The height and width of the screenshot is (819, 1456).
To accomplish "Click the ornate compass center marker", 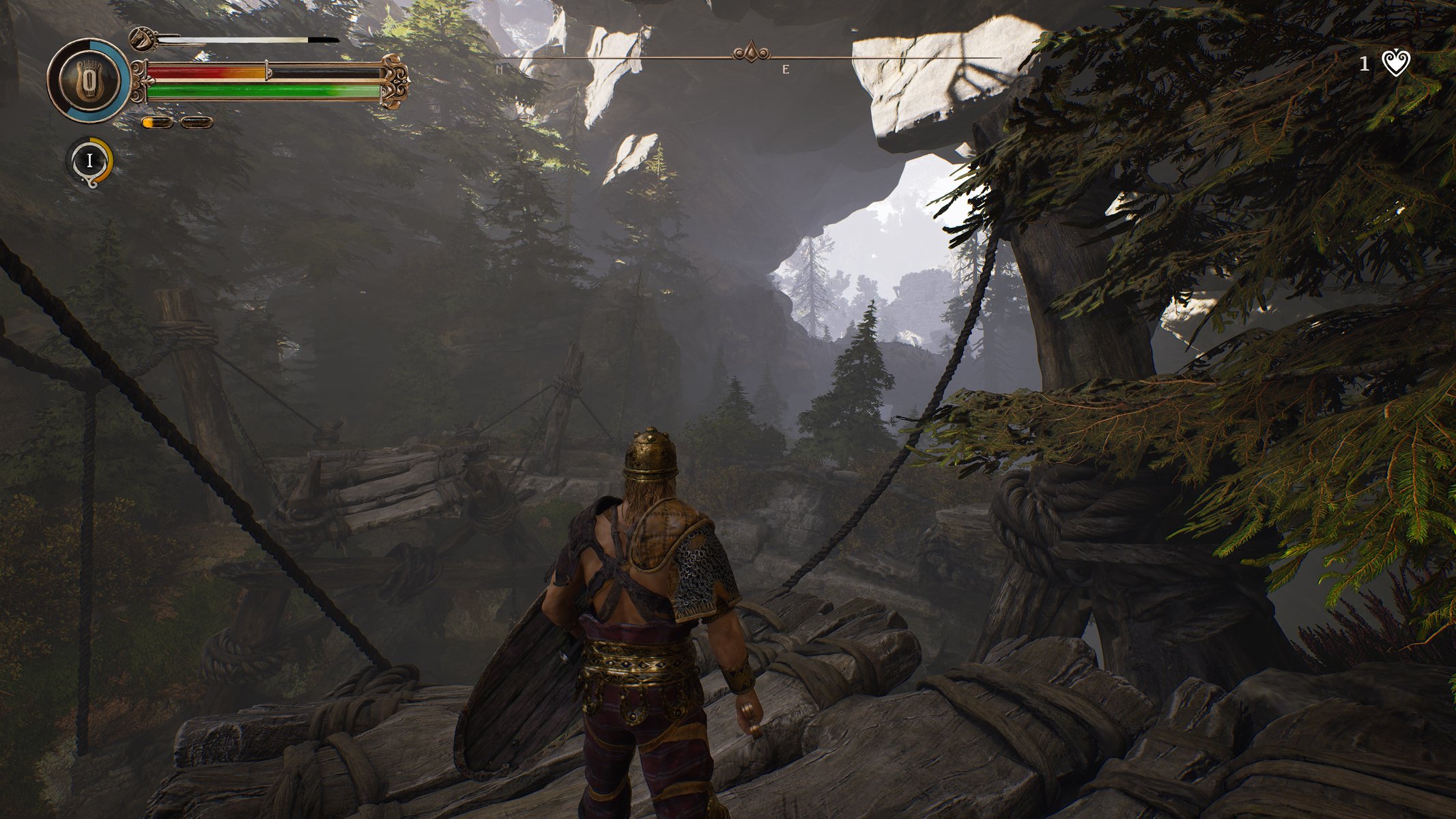I will click(751, 53).
